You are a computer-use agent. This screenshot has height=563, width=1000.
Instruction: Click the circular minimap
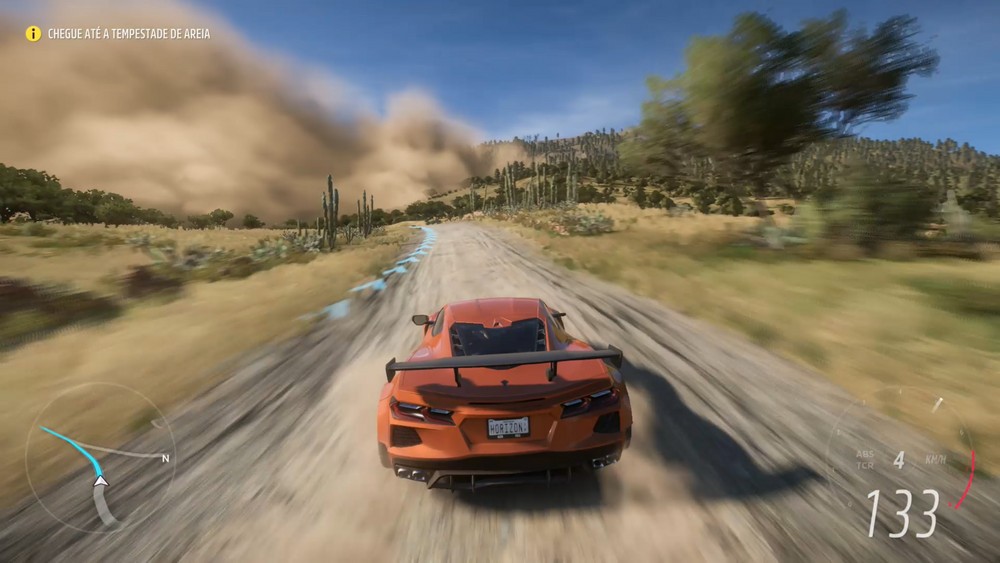99,458
